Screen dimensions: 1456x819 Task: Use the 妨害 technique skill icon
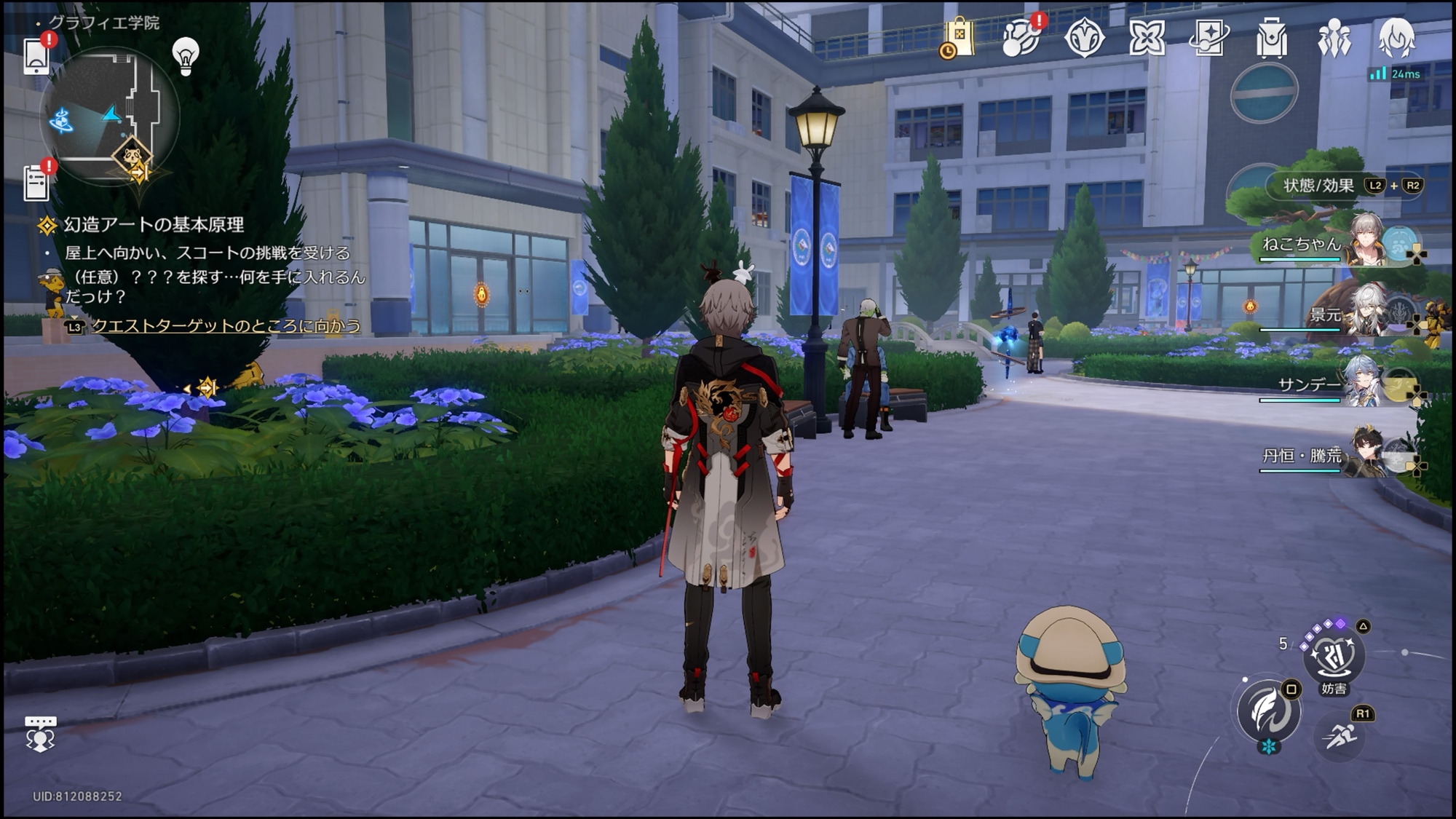[1334, 656]
